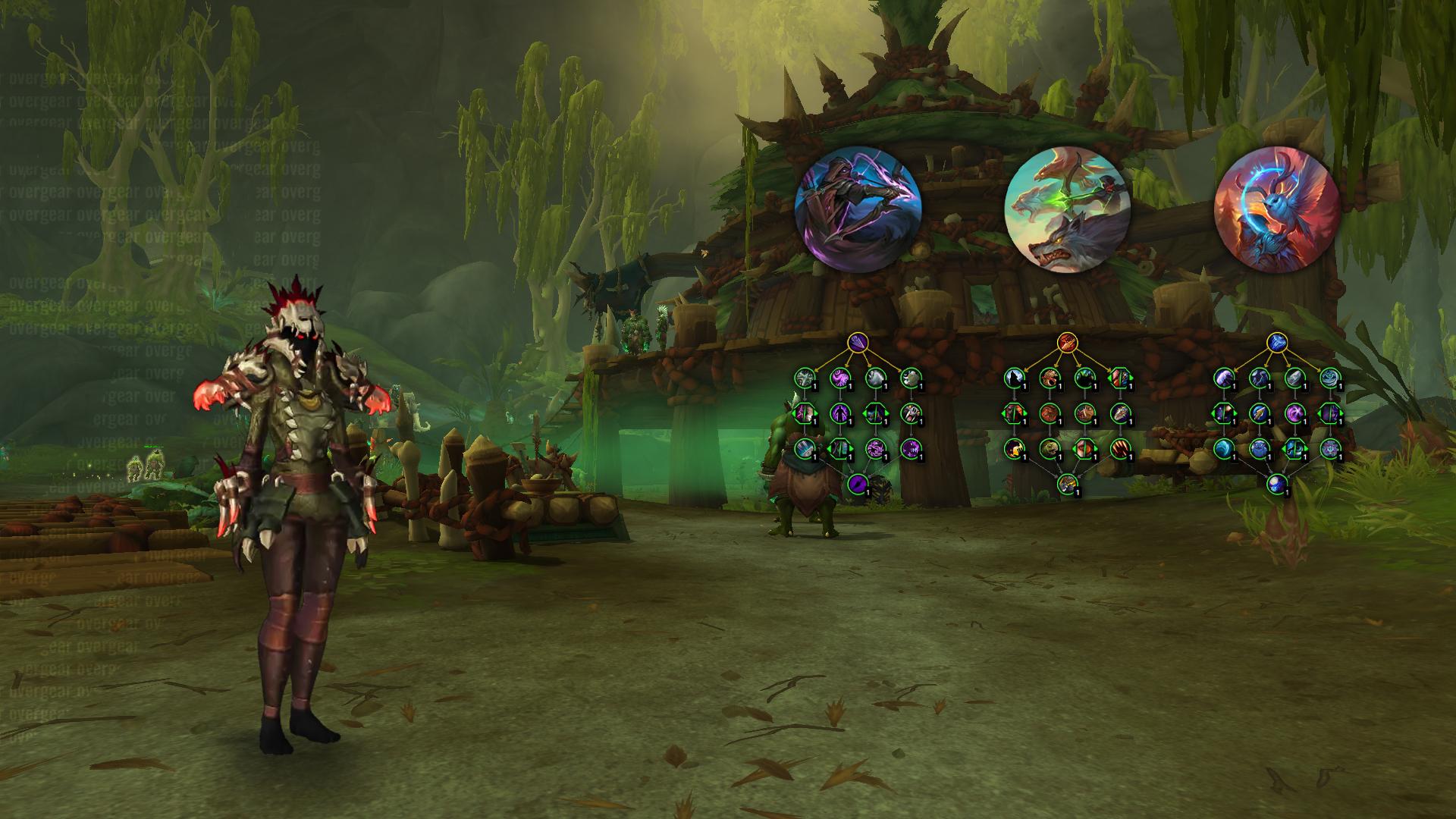Select the purple orb talent in right tree

(1294, 413)
